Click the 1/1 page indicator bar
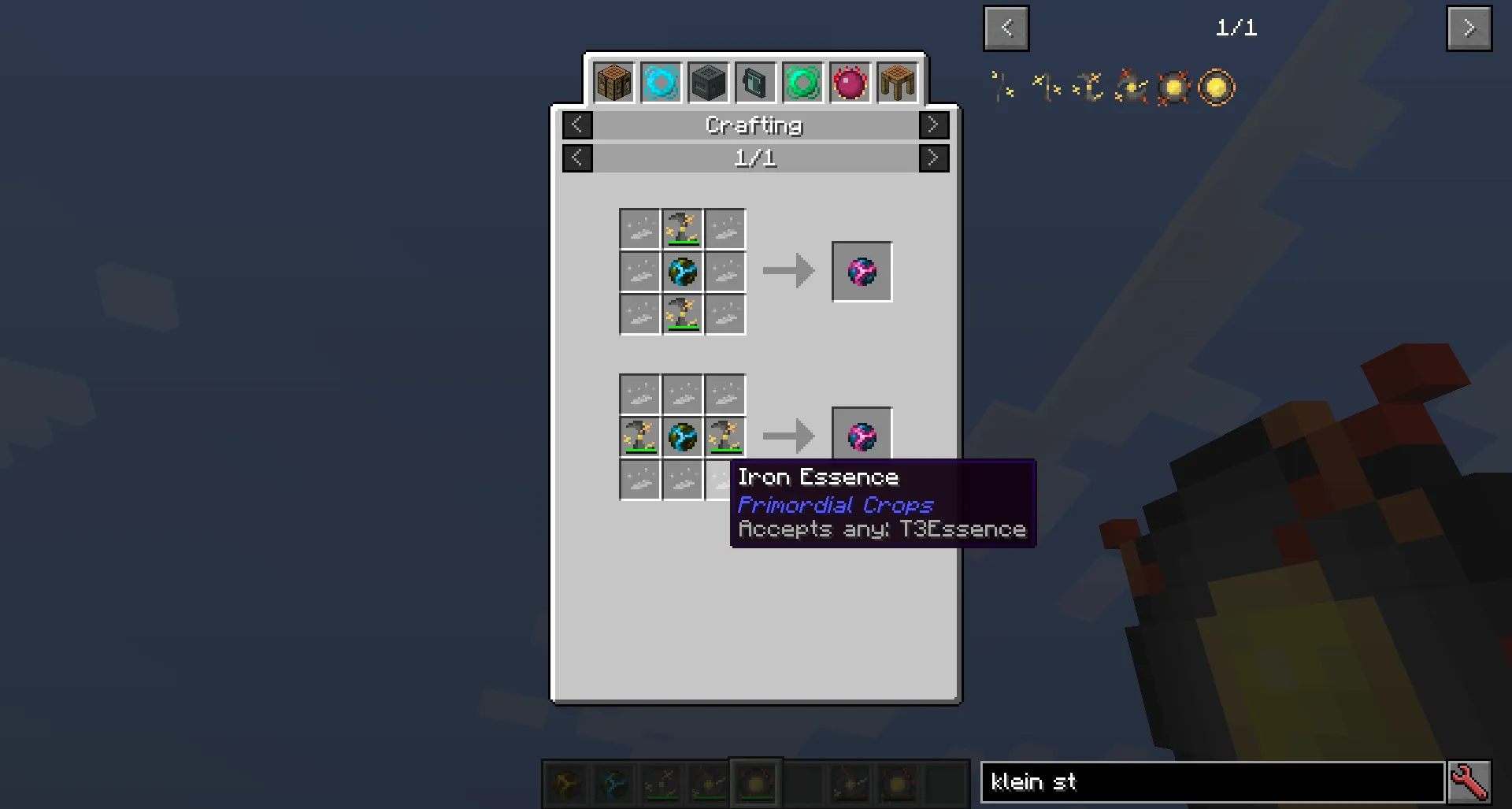 pyautogui.click(x=754, y=158)
